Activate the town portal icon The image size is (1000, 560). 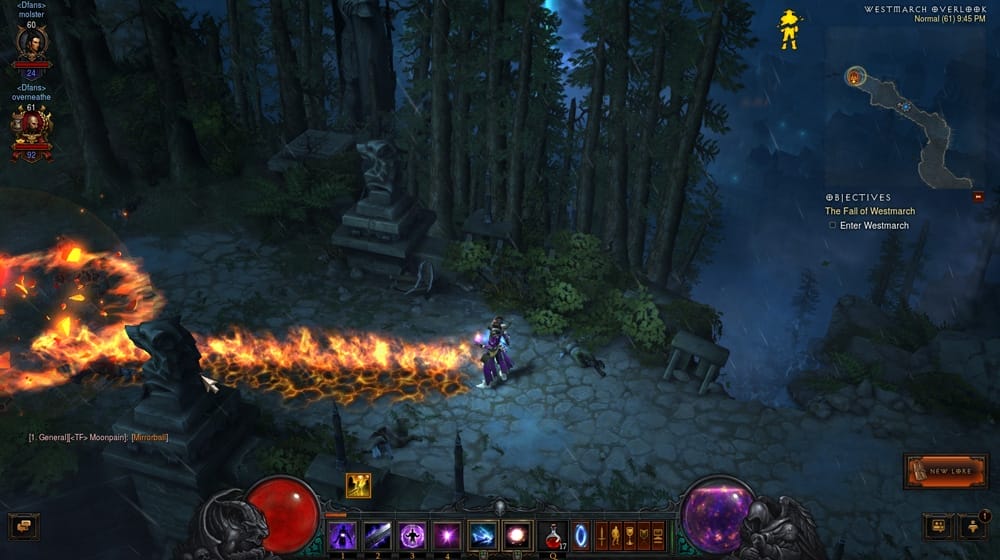(x=581, y=534)
